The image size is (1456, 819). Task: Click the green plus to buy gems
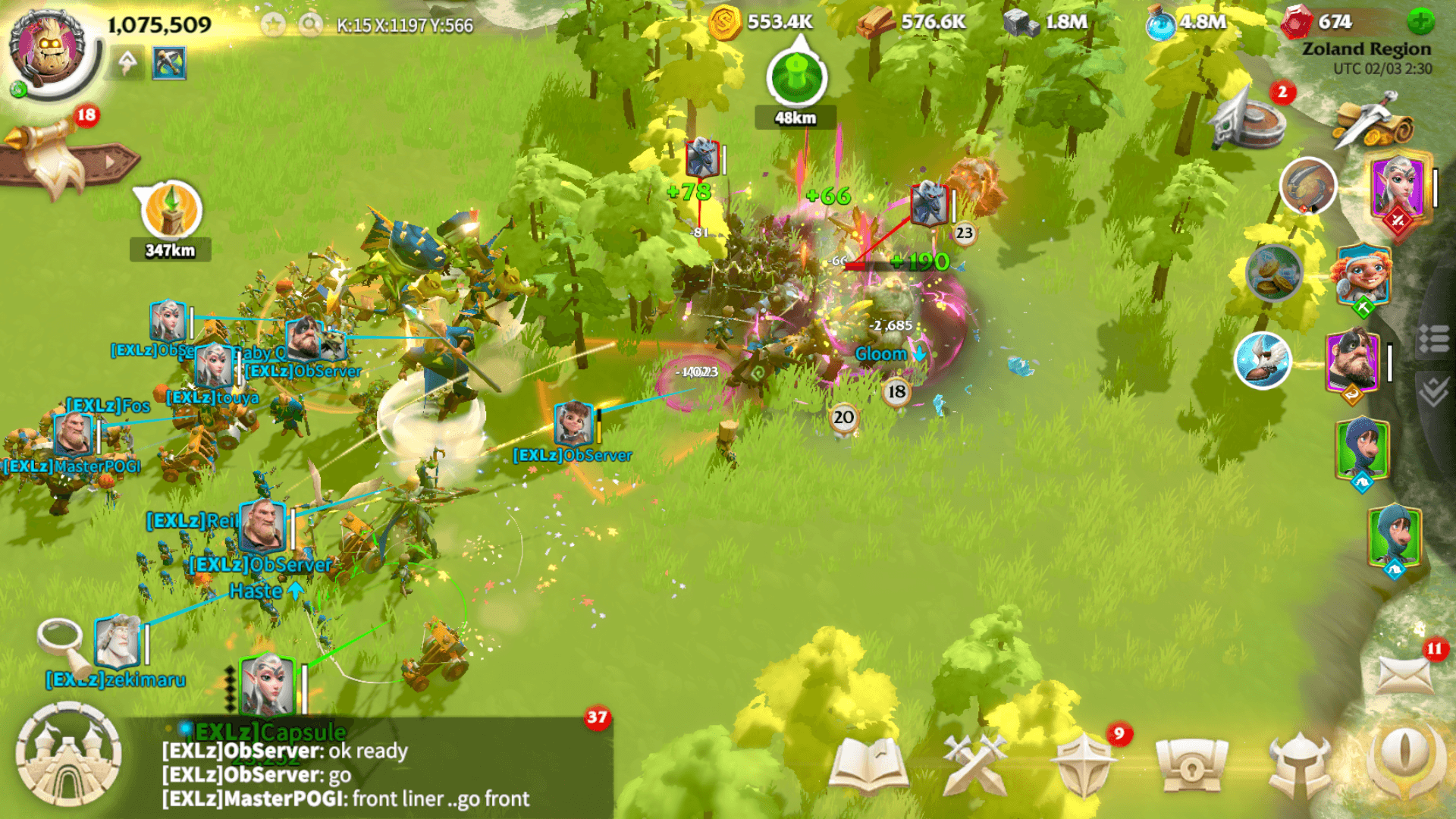pyautogui.click(x=1420, y=22)
